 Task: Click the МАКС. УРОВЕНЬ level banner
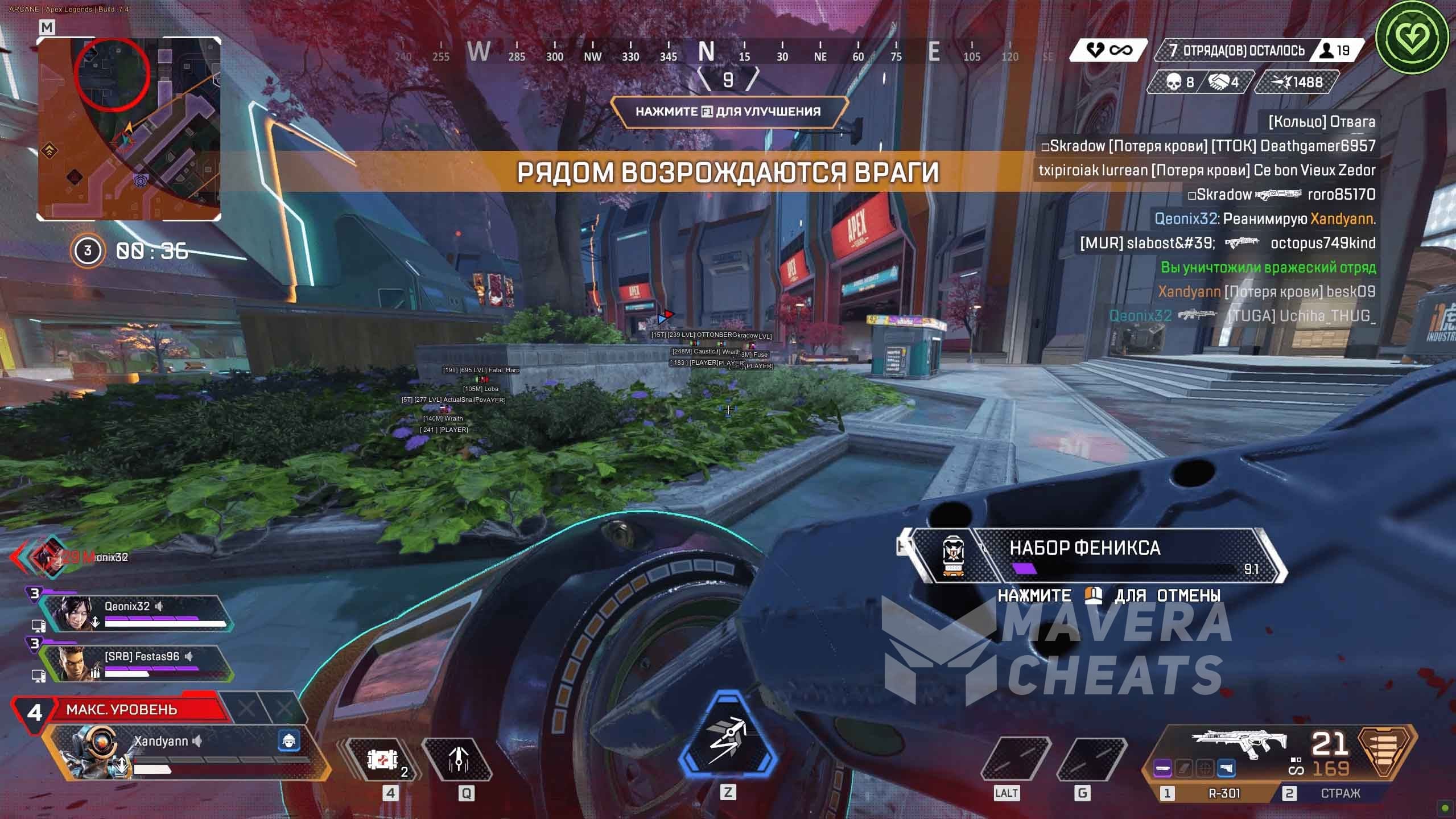pyautogui.click(x=122, y=709)
